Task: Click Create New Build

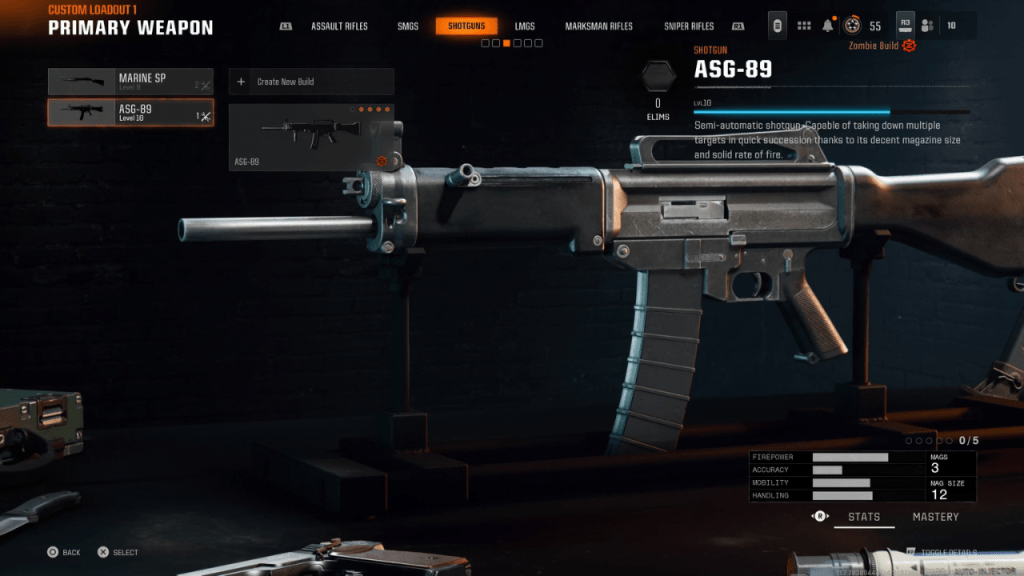Action: [311, 81]
